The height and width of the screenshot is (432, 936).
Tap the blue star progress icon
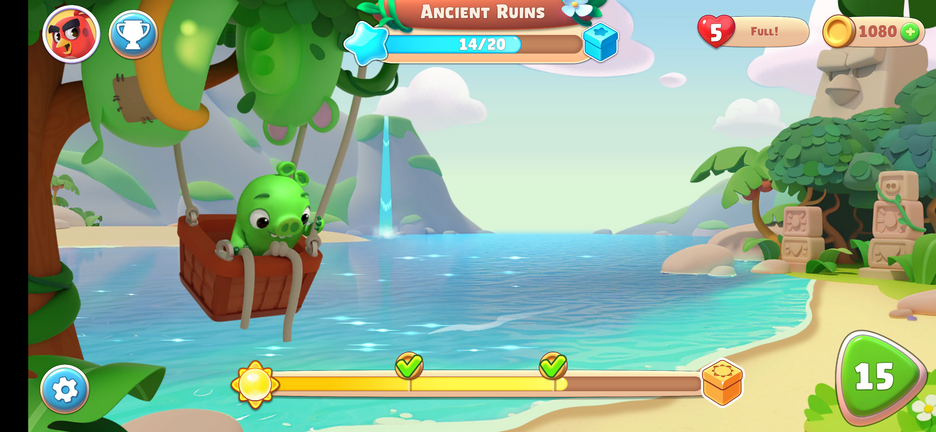pos(365,44)
